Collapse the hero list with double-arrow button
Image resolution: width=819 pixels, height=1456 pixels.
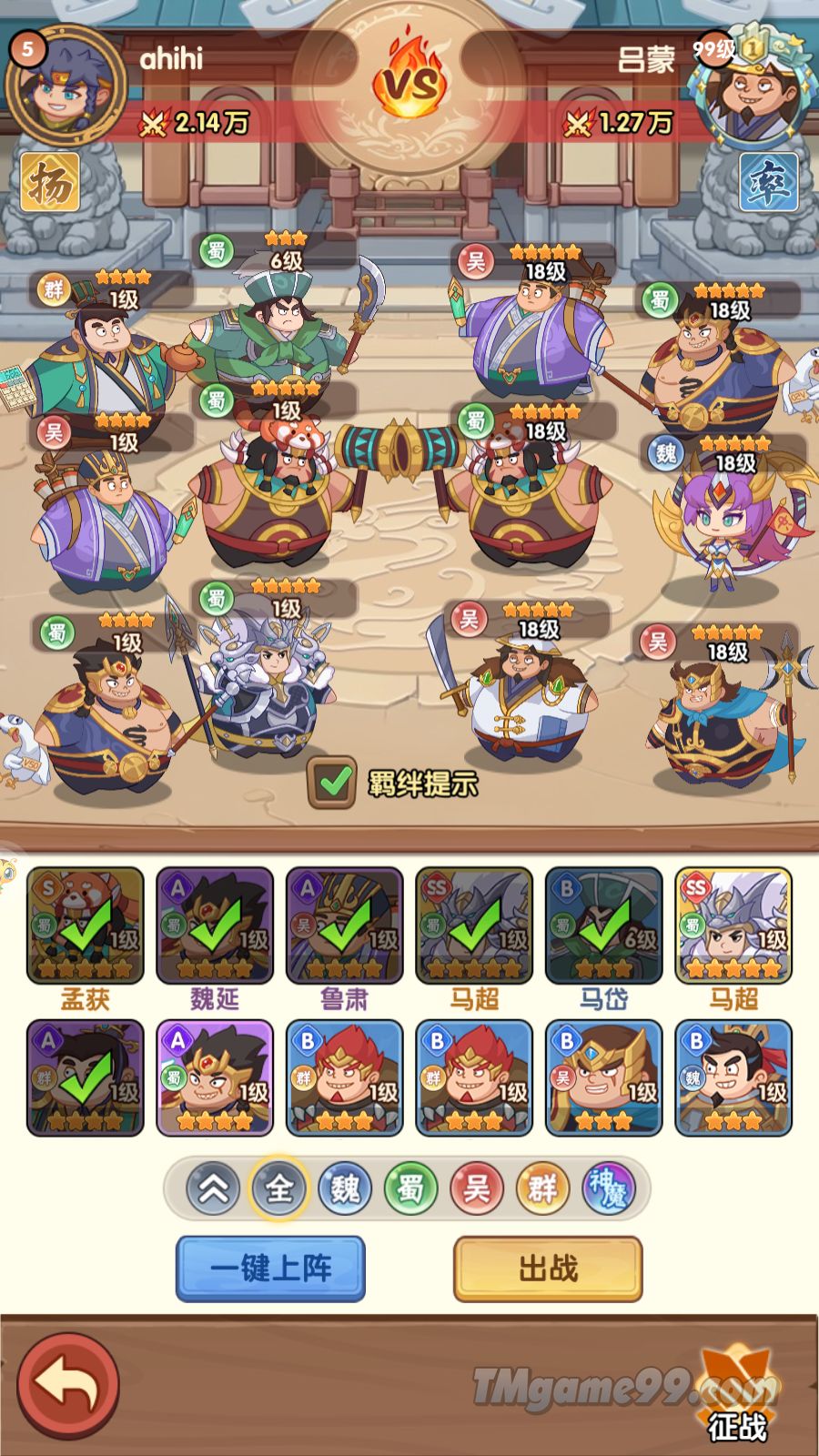(213, 1188)
